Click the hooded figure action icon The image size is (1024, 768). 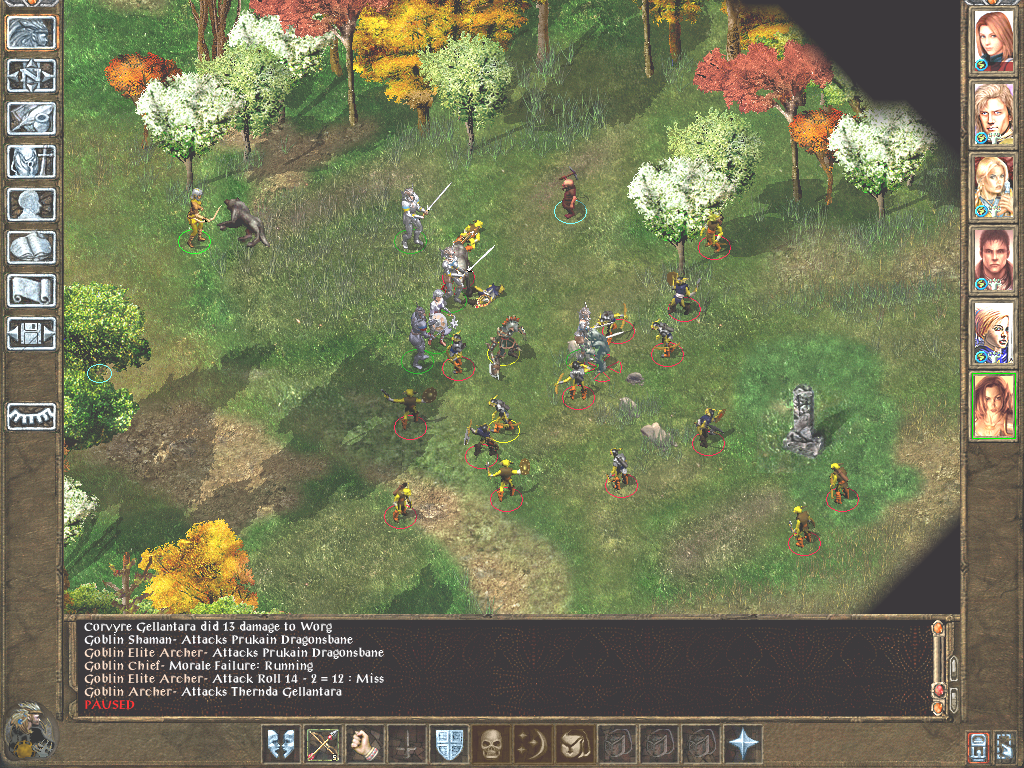574,744
